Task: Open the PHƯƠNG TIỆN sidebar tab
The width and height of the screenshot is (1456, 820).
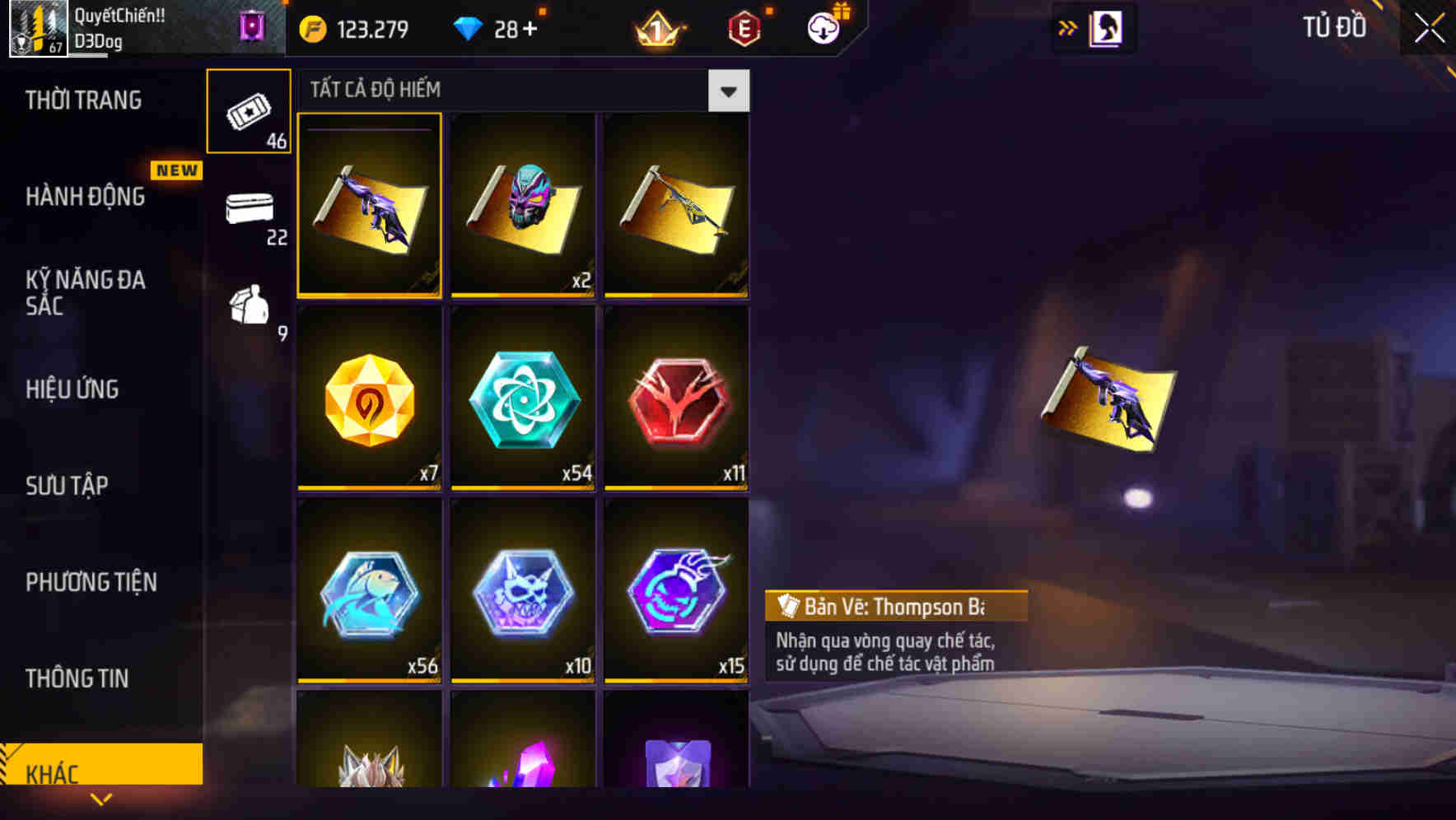Action: pyautogui.click(x=91, y=582)
